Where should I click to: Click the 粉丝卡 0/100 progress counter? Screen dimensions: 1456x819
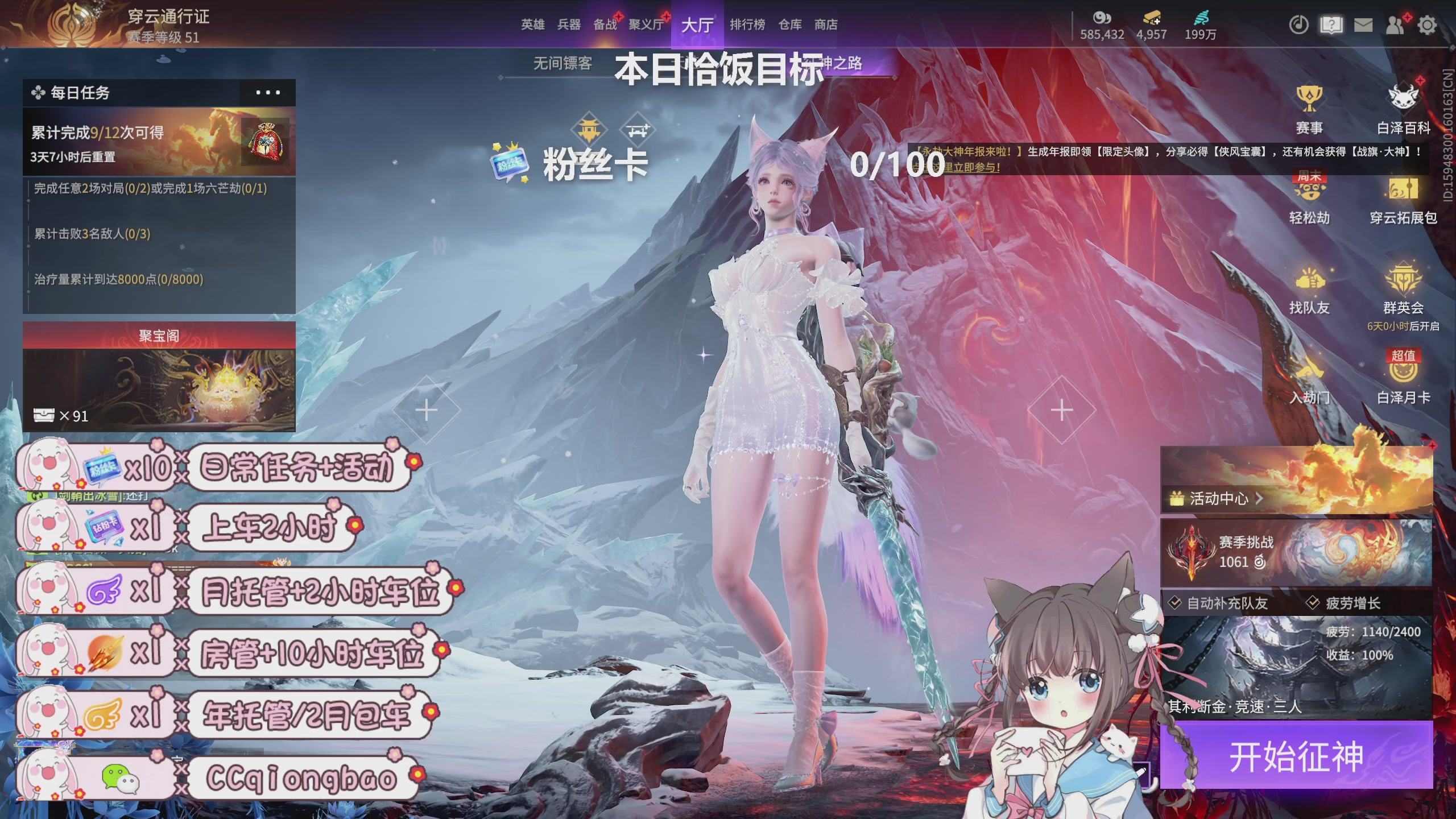pos(897,163)
